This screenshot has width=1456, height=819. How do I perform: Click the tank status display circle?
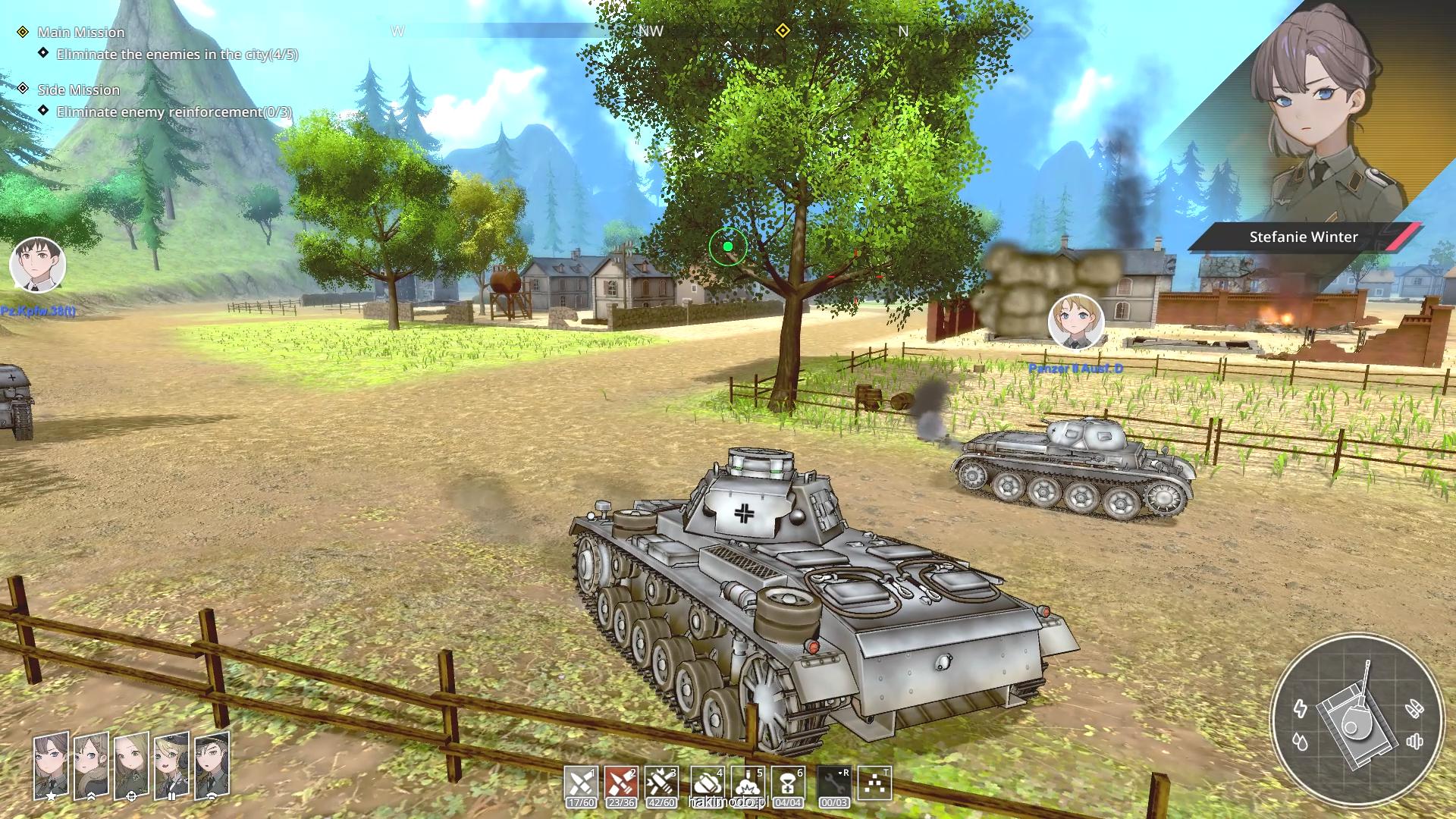point(1356,720)
